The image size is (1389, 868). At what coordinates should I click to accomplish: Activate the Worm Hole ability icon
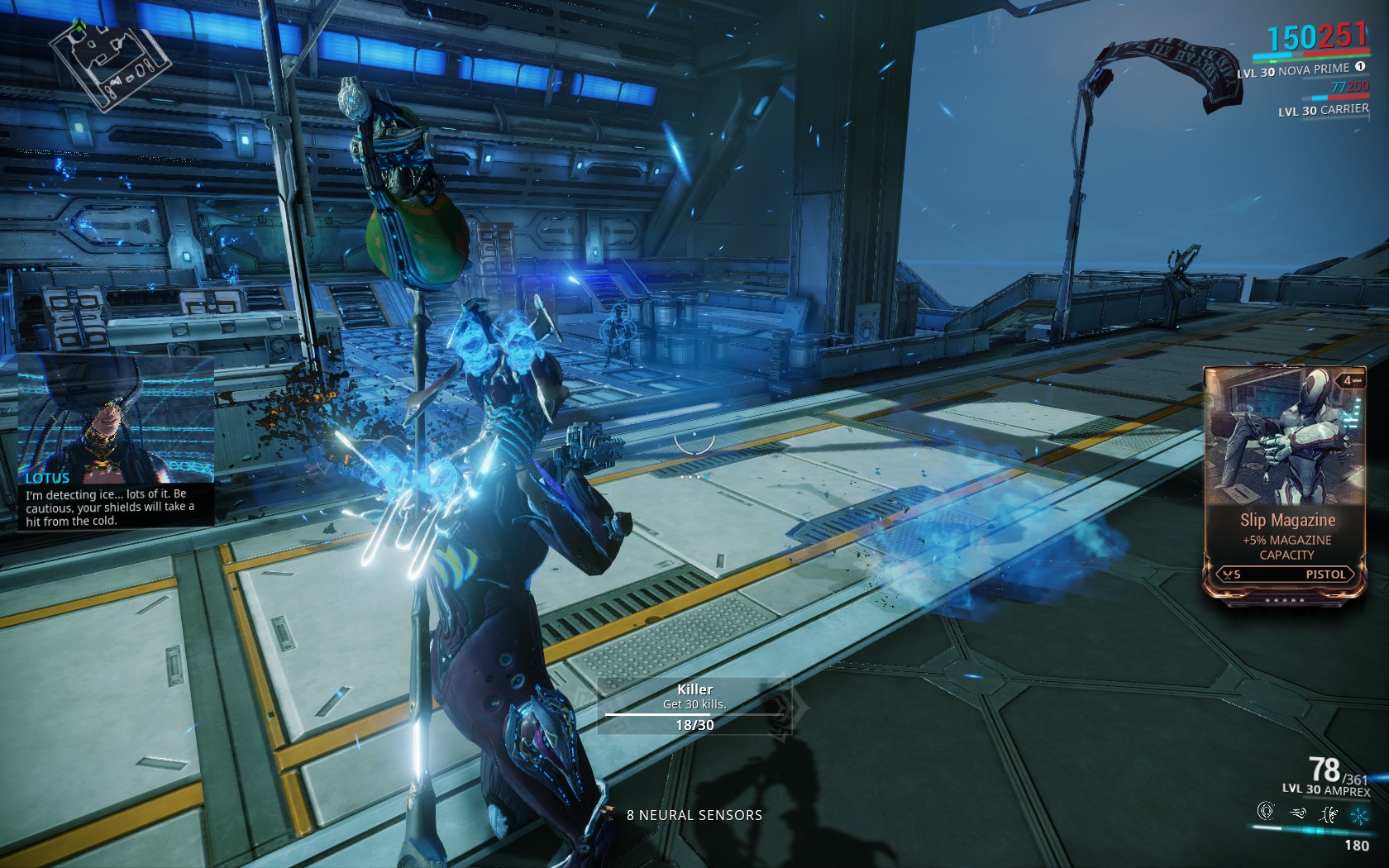point(1329,814)
